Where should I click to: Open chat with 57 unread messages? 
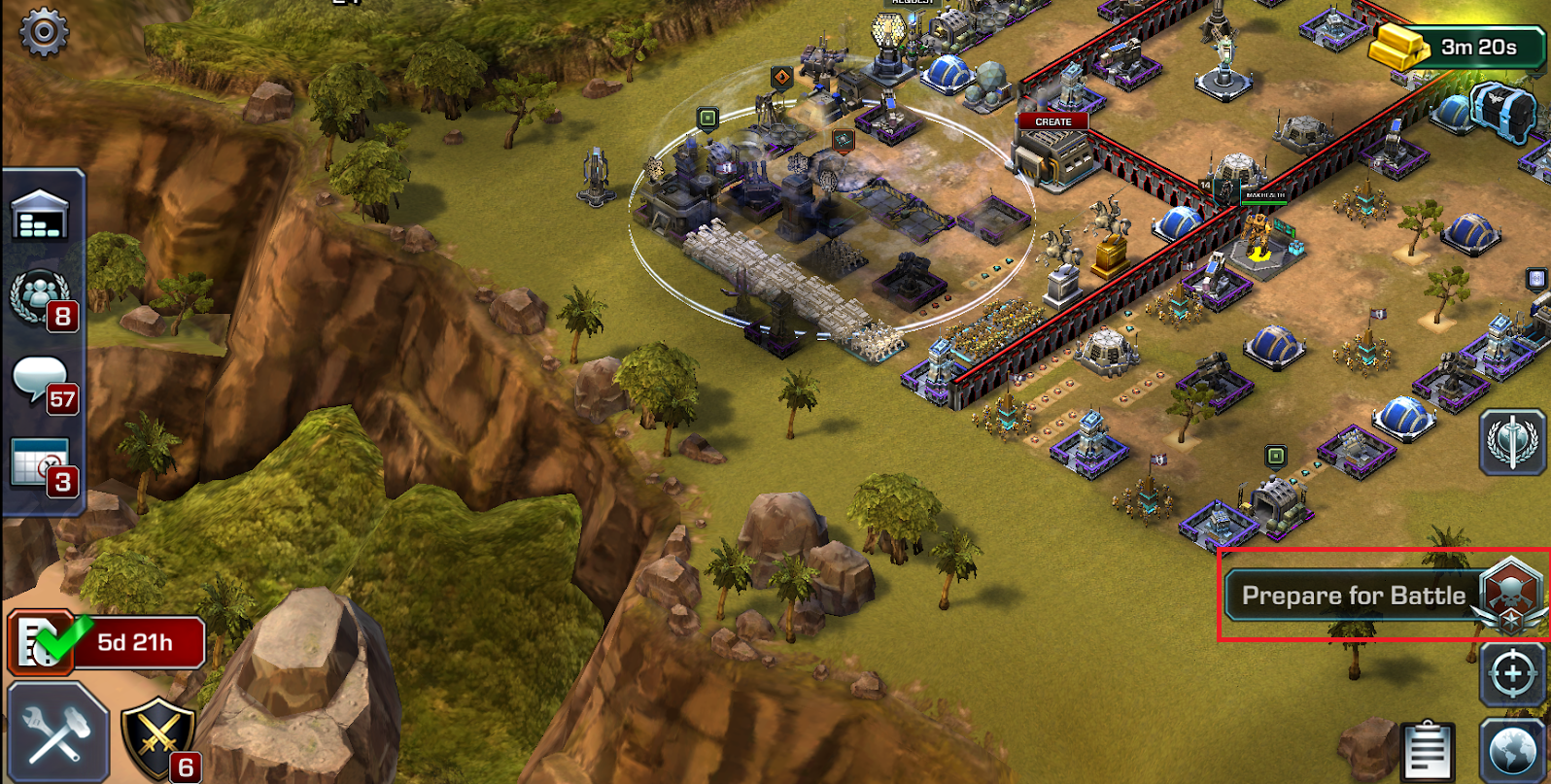tap(41, 382)
